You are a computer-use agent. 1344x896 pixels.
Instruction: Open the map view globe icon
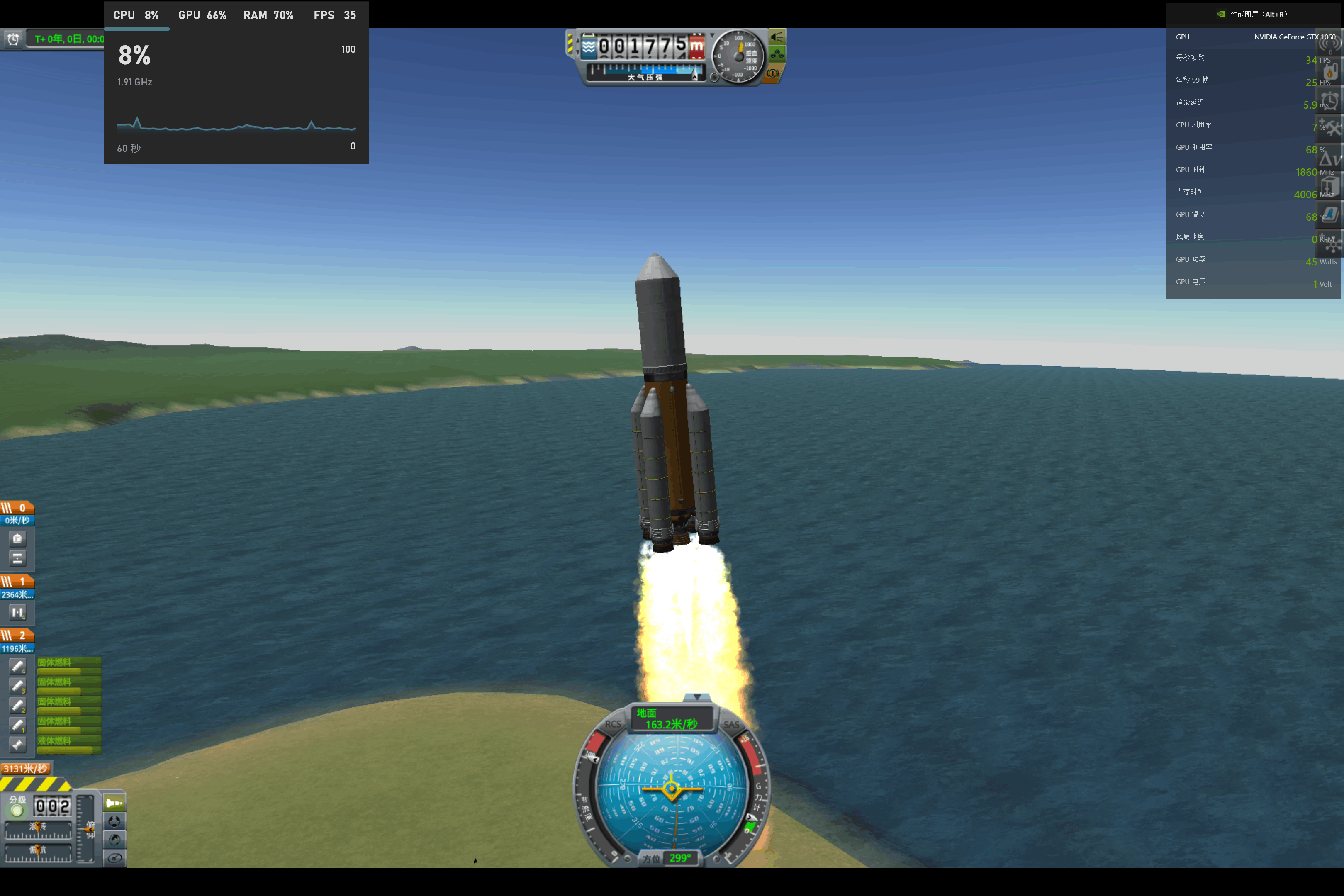tap(114, 840)
